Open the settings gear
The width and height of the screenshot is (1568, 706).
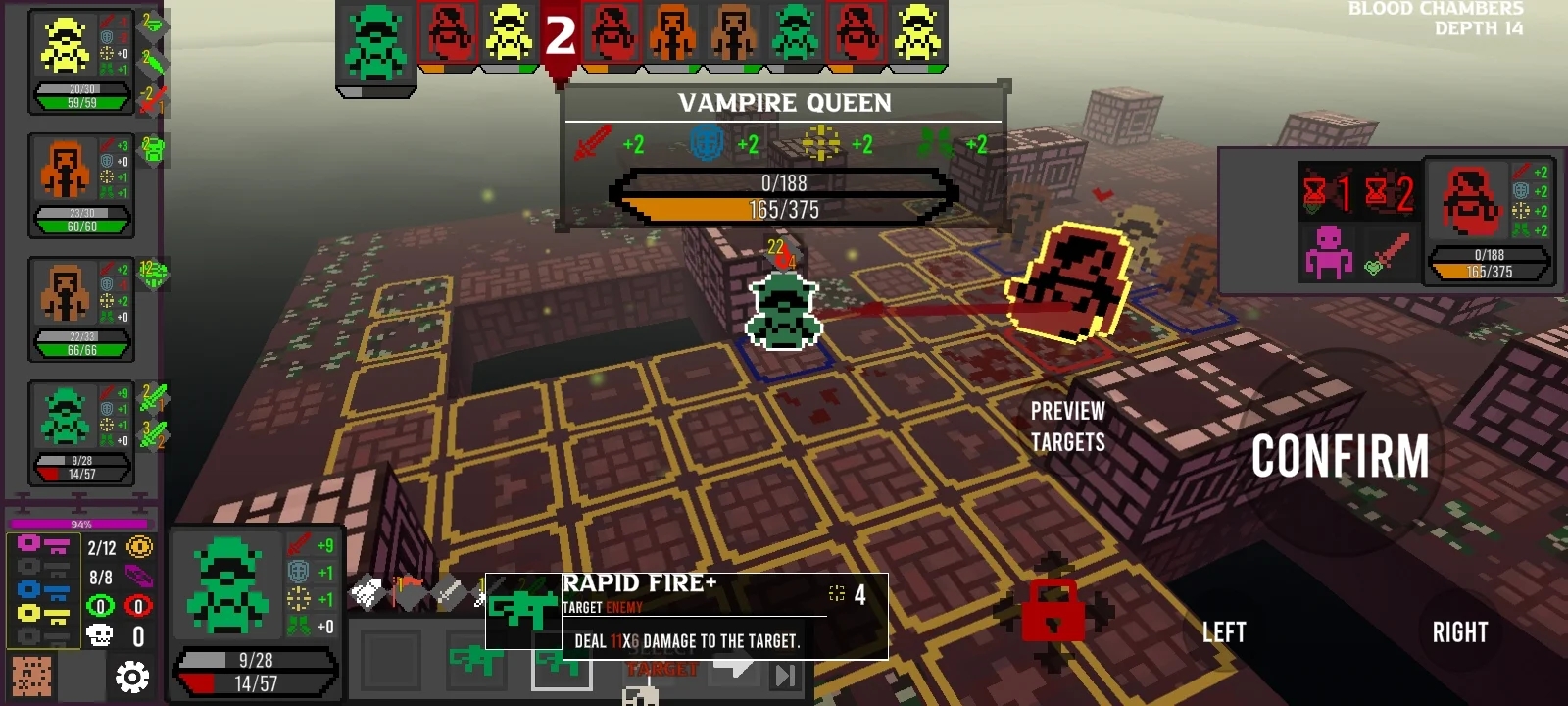tap(132, 677)
